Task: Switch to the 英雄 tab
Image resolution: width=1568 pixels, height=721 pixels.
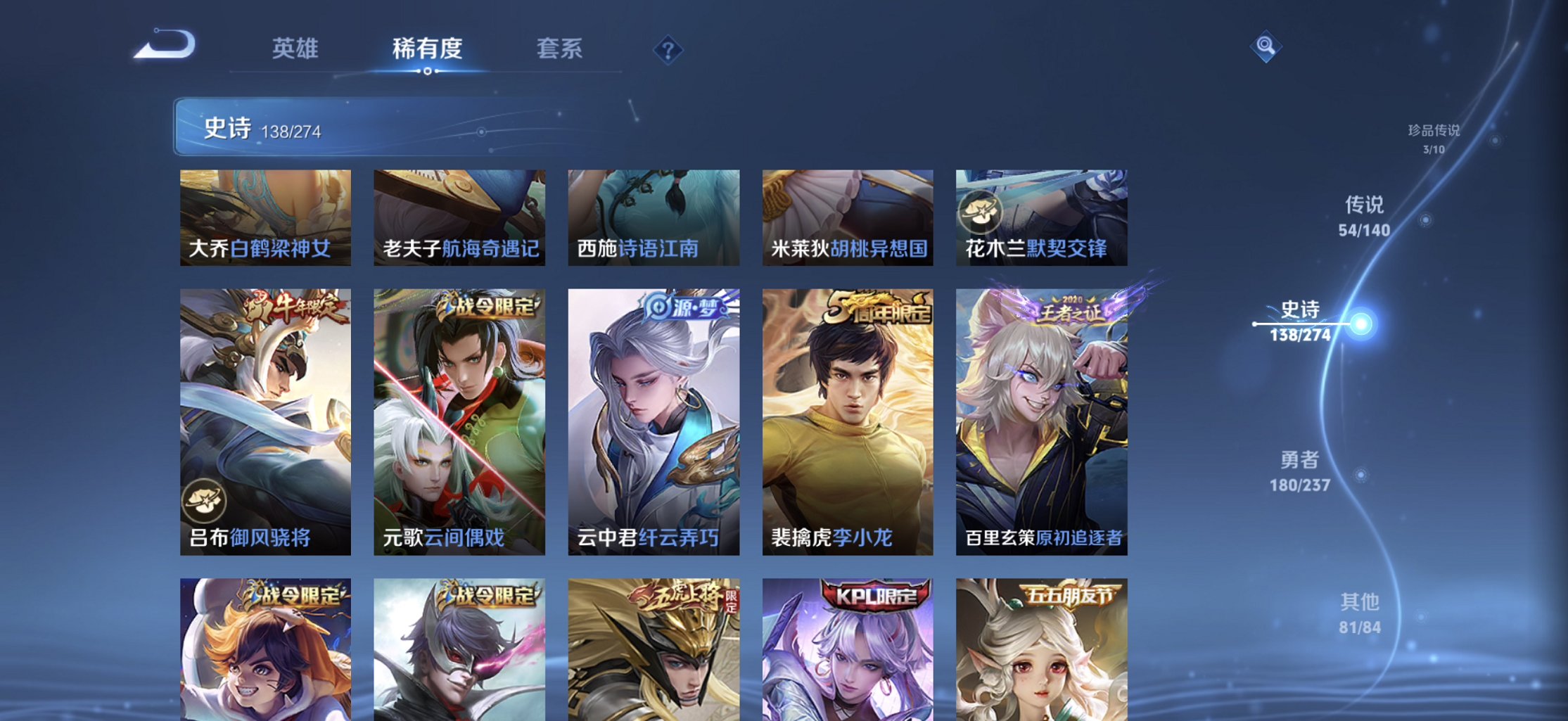Action: click(x=296, y=48)
